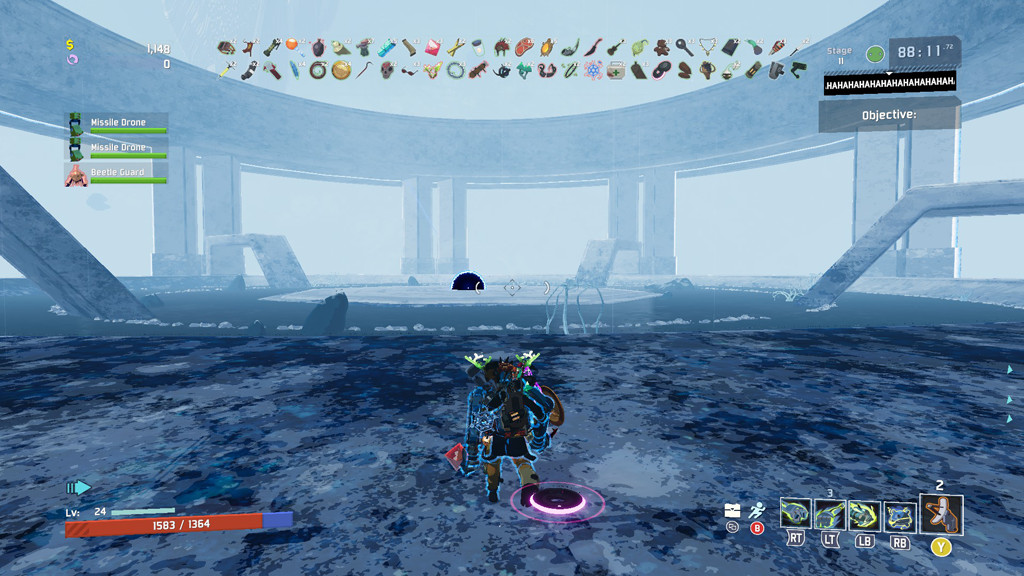
Task: Toggle the running figure sprint icon
Action: (x=757, y=510)
